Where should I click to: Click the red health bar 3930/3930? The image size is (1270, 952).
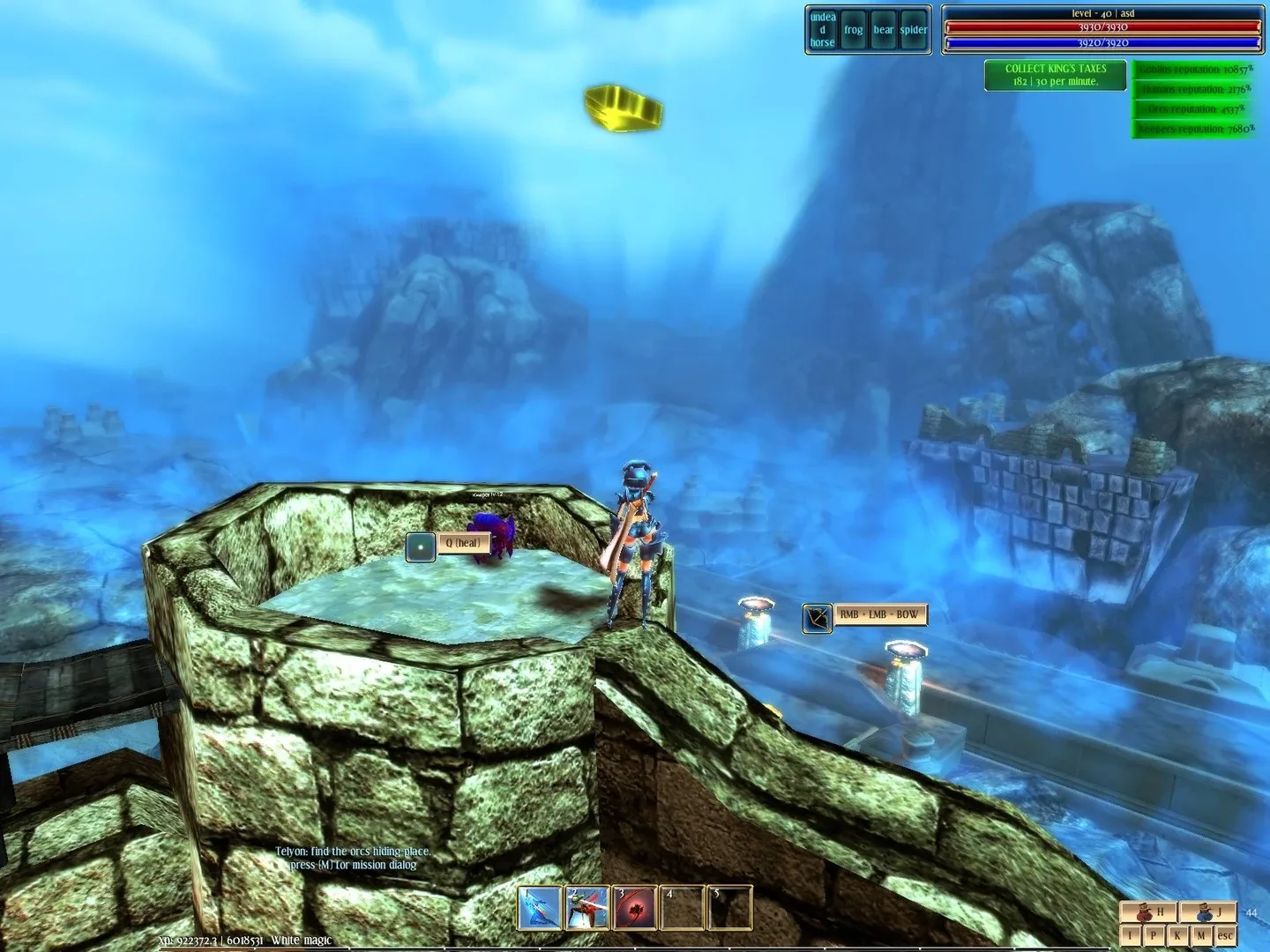[x=1102, y=28]
